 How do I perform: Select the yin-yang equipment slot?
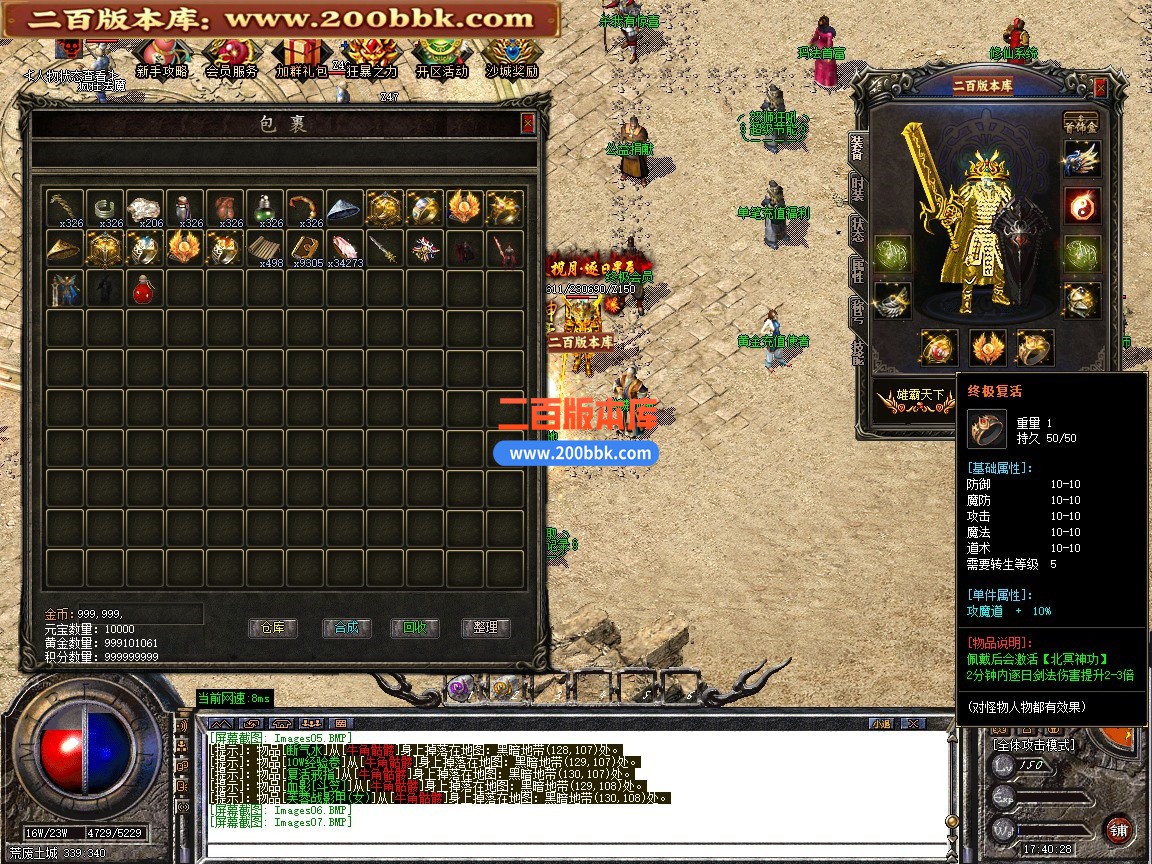pyautogui.click(x=1081, y=205)
